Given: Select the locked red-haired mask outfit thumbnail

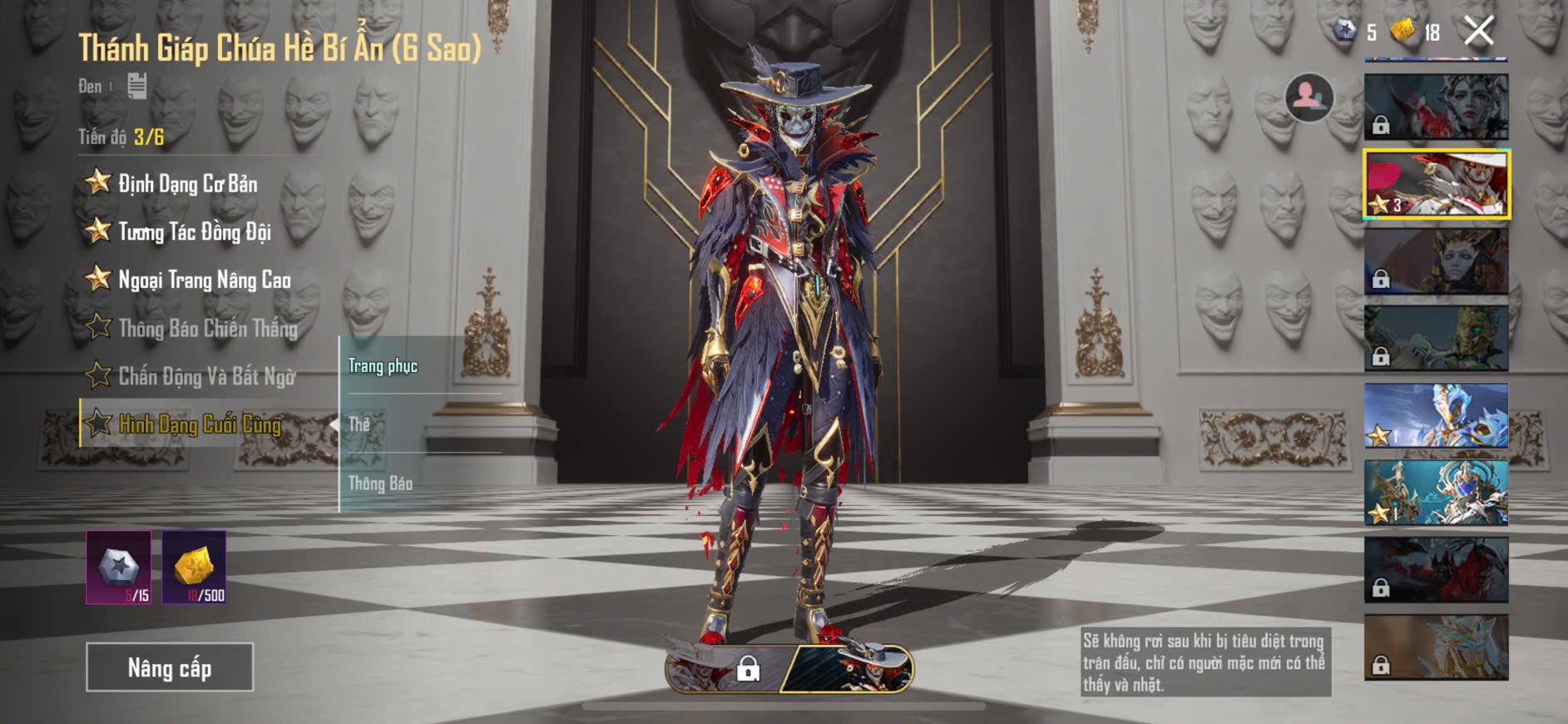Looking at the screenshot, I should [x=1436, y=107].
